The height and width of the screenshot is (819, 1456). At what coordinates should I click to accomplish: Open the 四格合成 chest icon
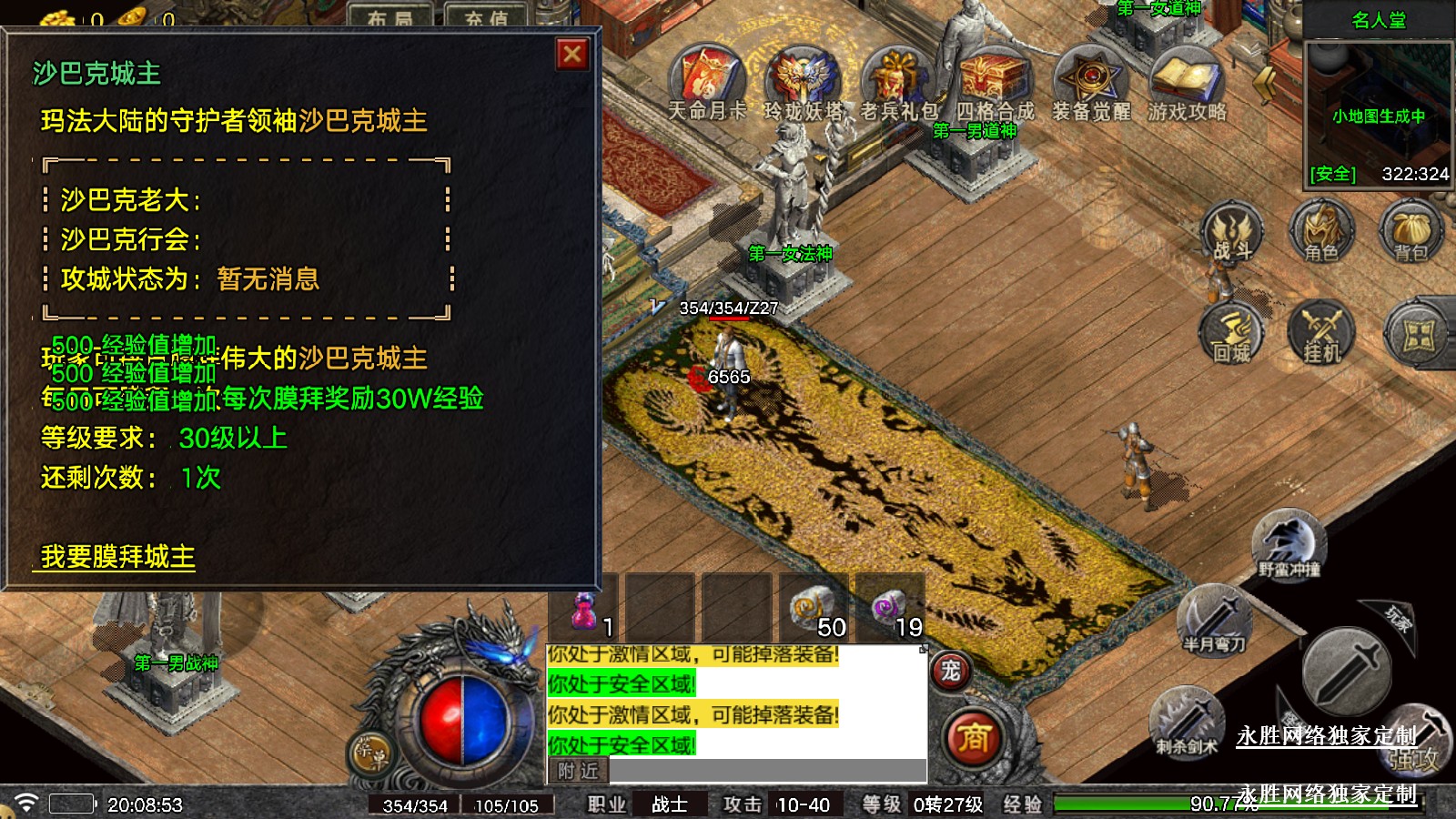click(x=995, y=78)
